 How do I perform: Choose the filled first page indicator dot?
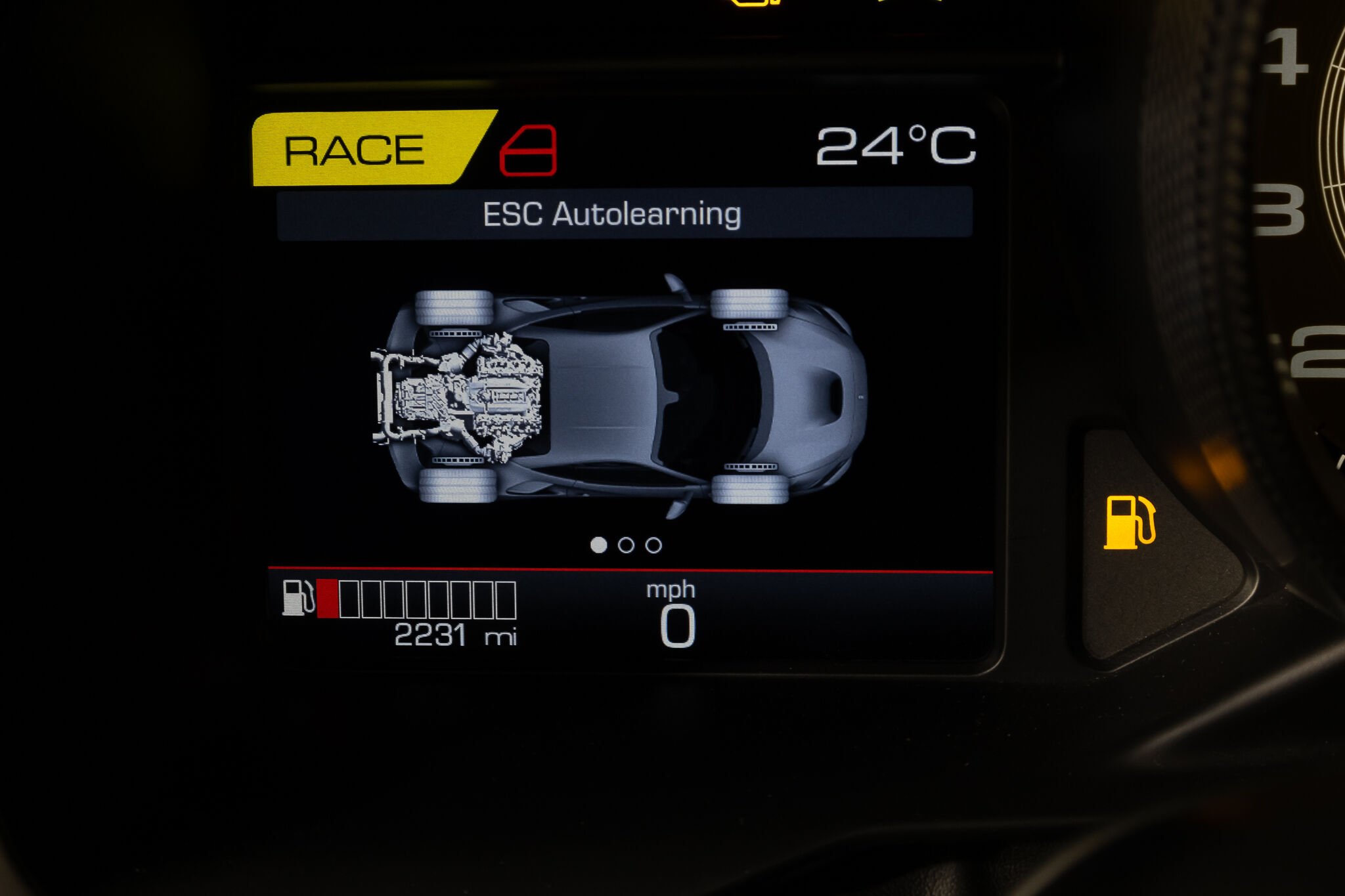[598, 545]
